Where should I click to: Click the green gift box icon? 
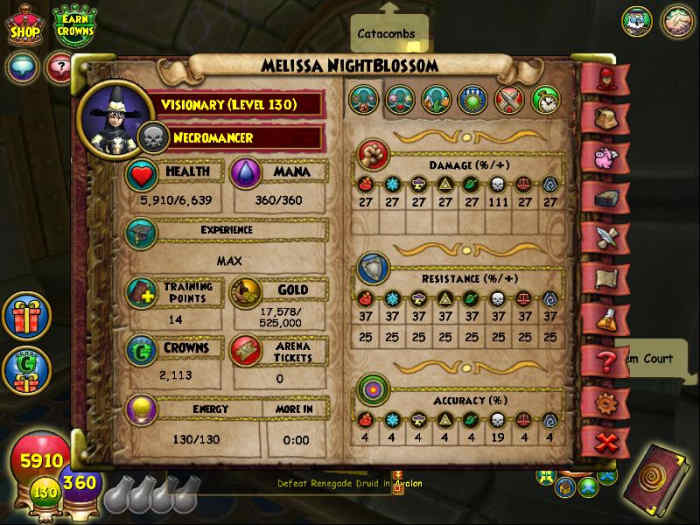tap(26, 367)
